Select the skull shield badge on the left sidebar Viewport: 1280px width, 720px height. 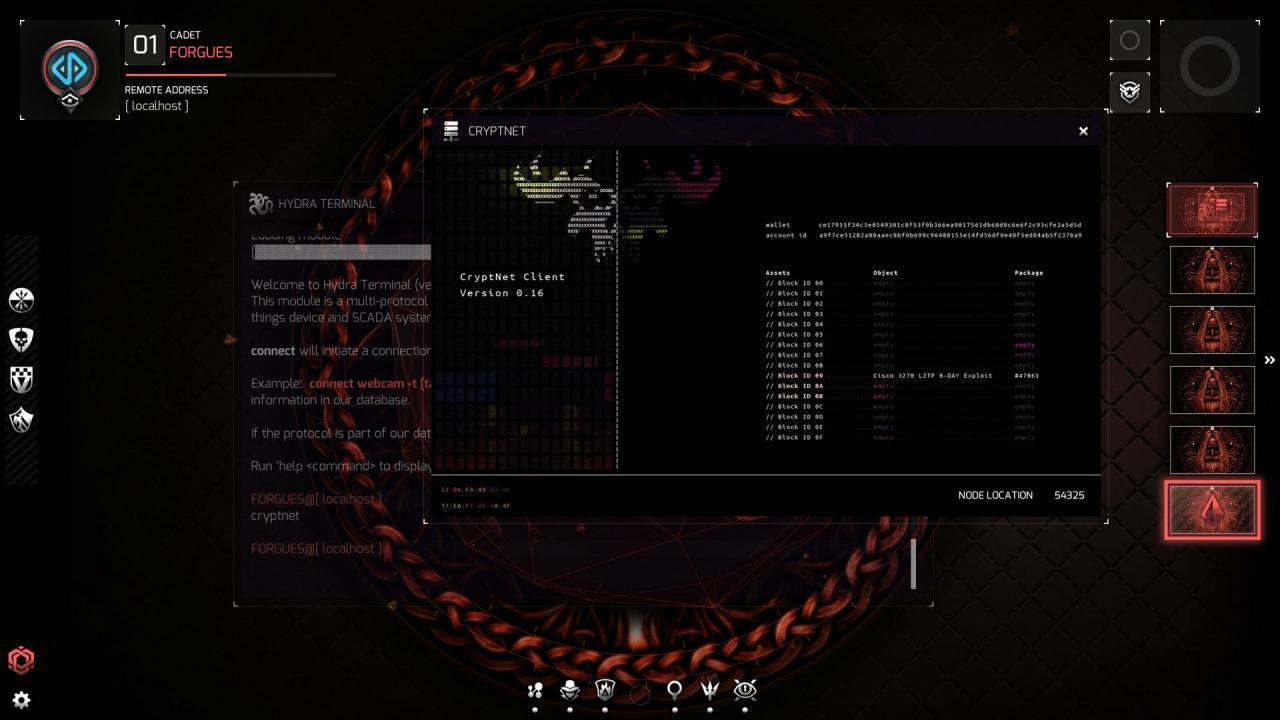click(x=21, y=338)
